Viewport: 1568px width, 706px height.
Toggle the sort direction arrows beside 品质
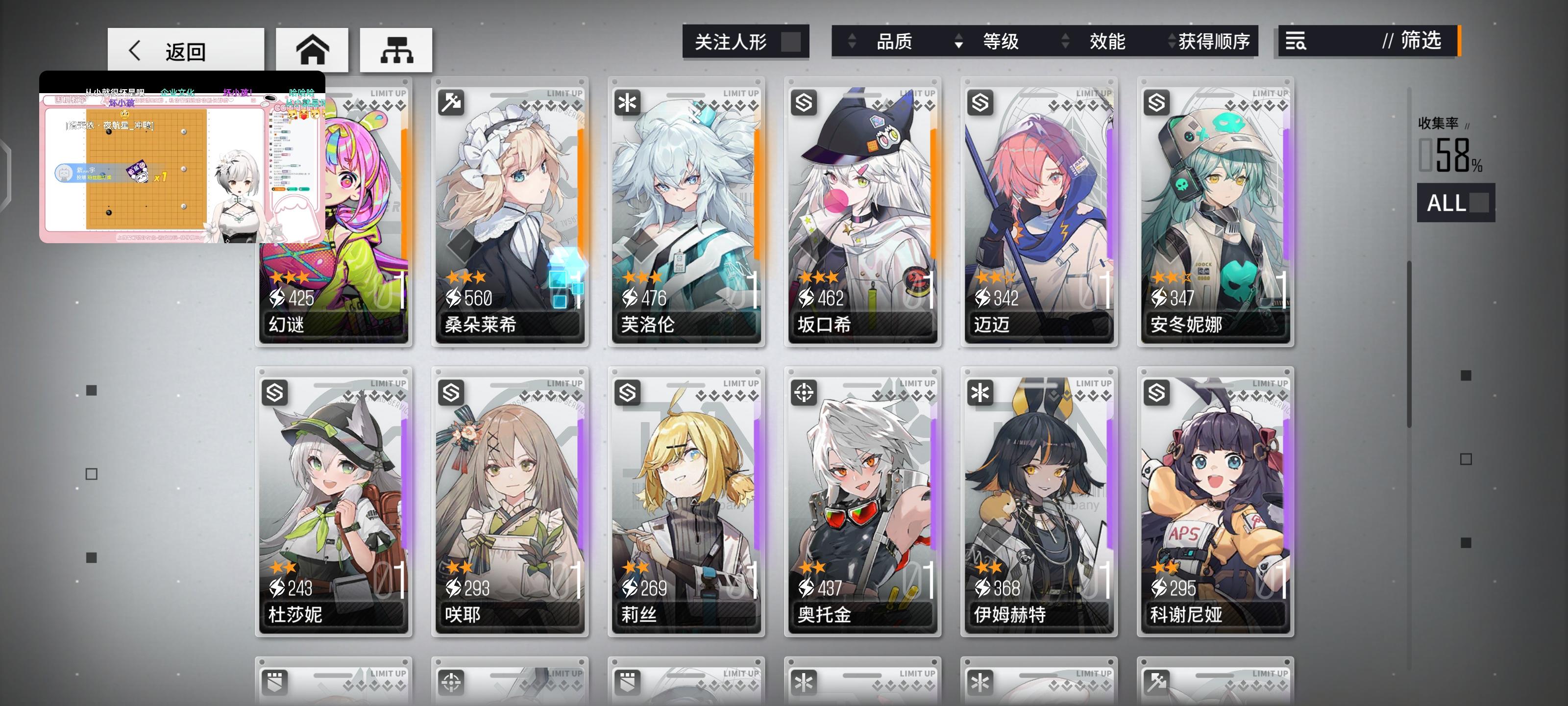(851, 41)
